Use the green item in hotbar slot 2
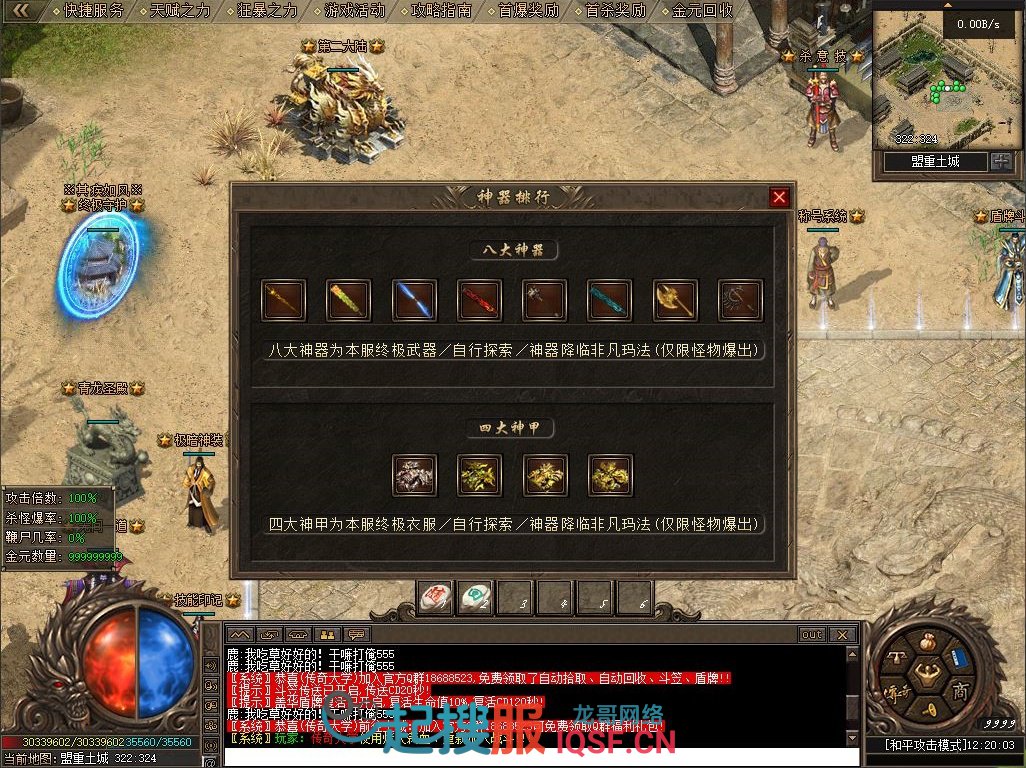Viewport: 1026px width, 768px height. pyautogui.click(x=475, y=598)
